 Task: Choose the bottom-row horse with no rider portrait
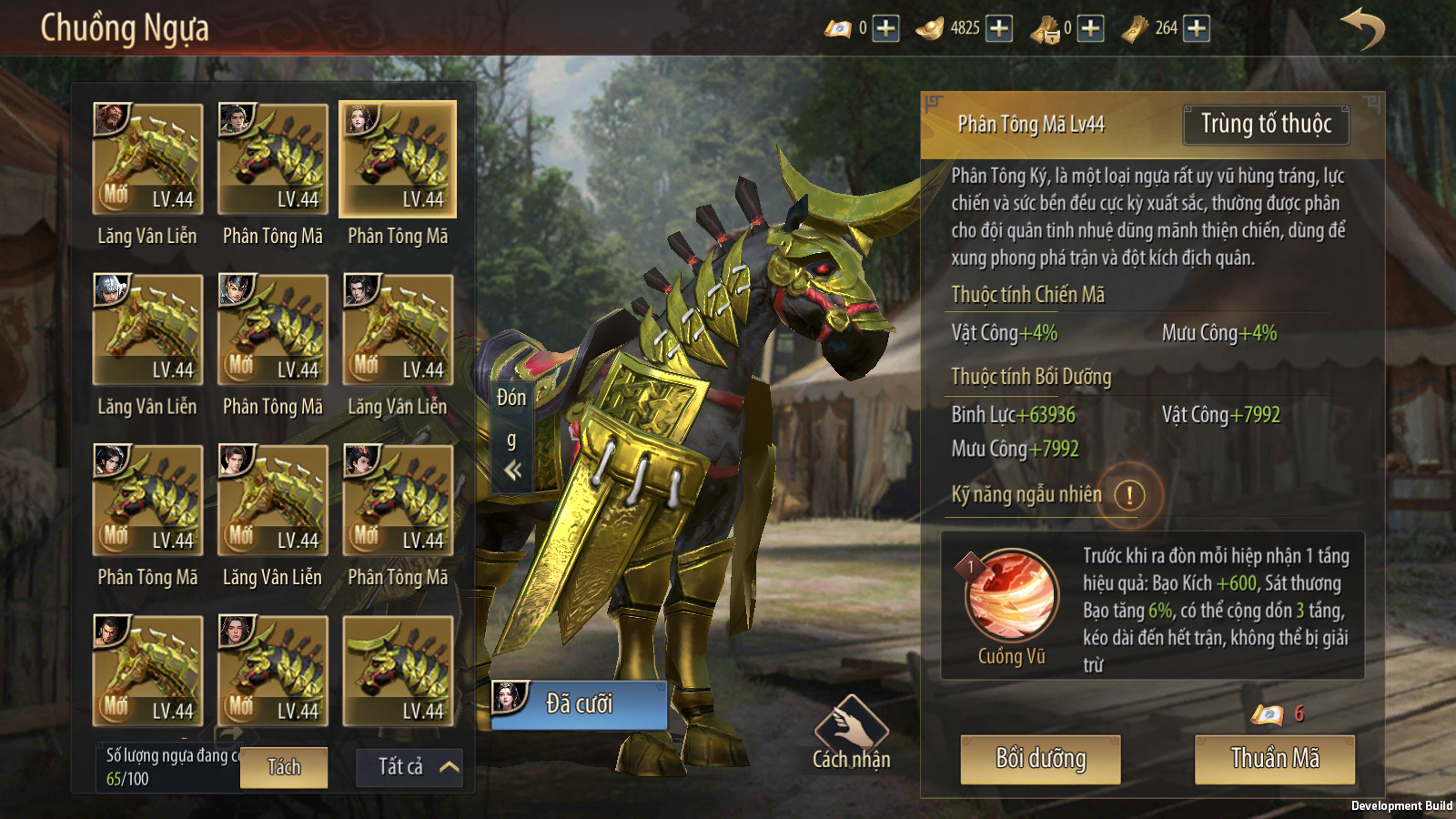398,672
